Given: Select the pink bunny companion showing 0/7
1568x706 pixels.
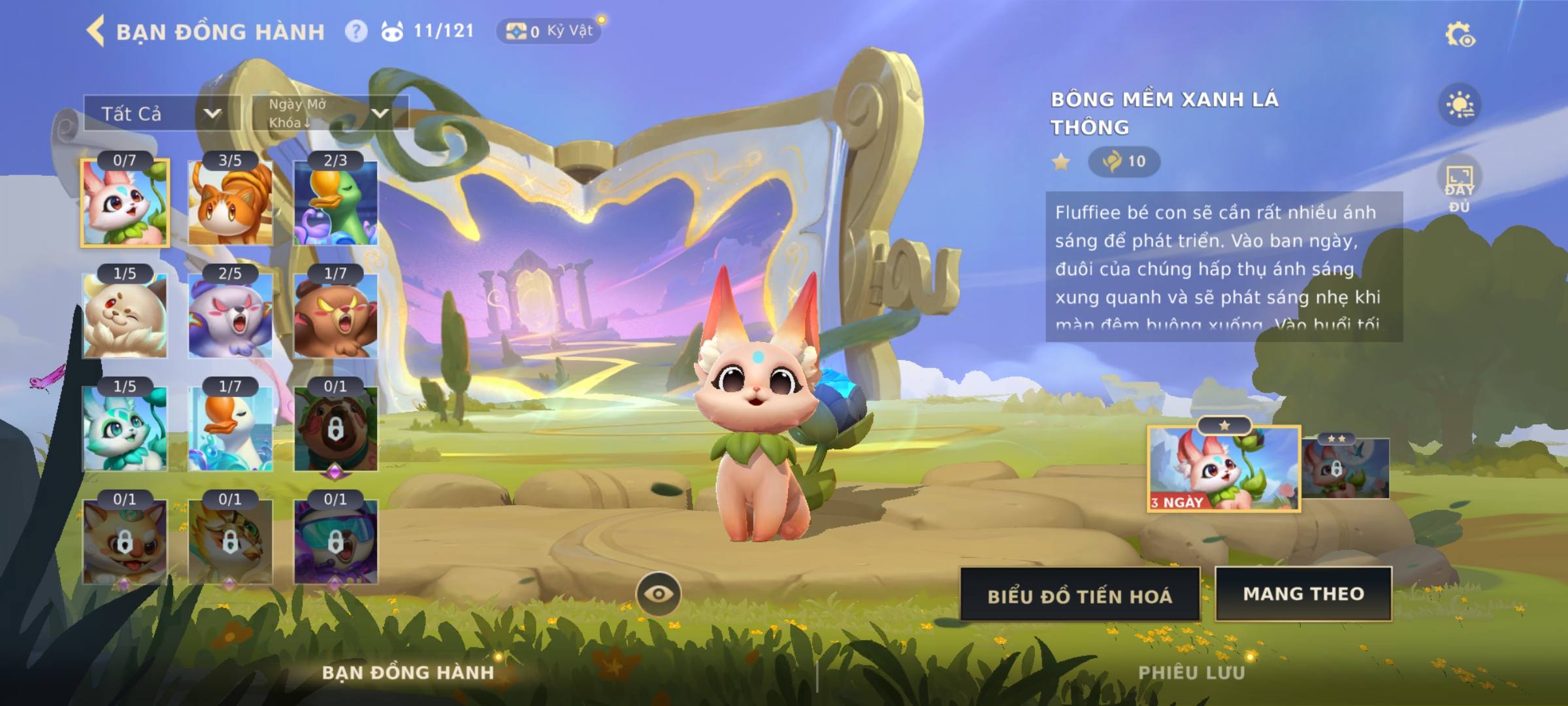Looking at the screenshot, I should [125, 203].
